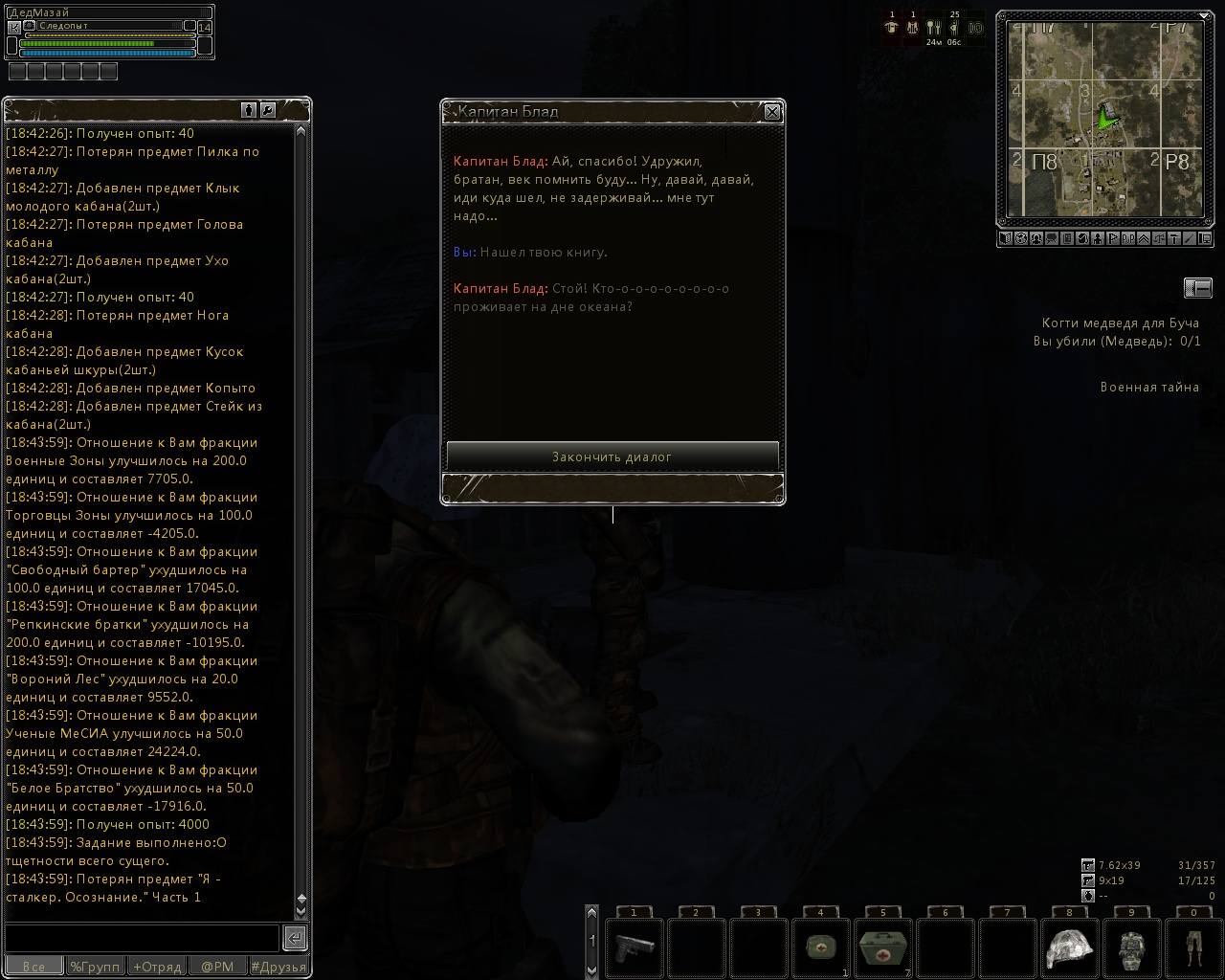The image size is (1225, 980).
Task: Select the camo helmet in slot 8
Action: coord(1069,947)
